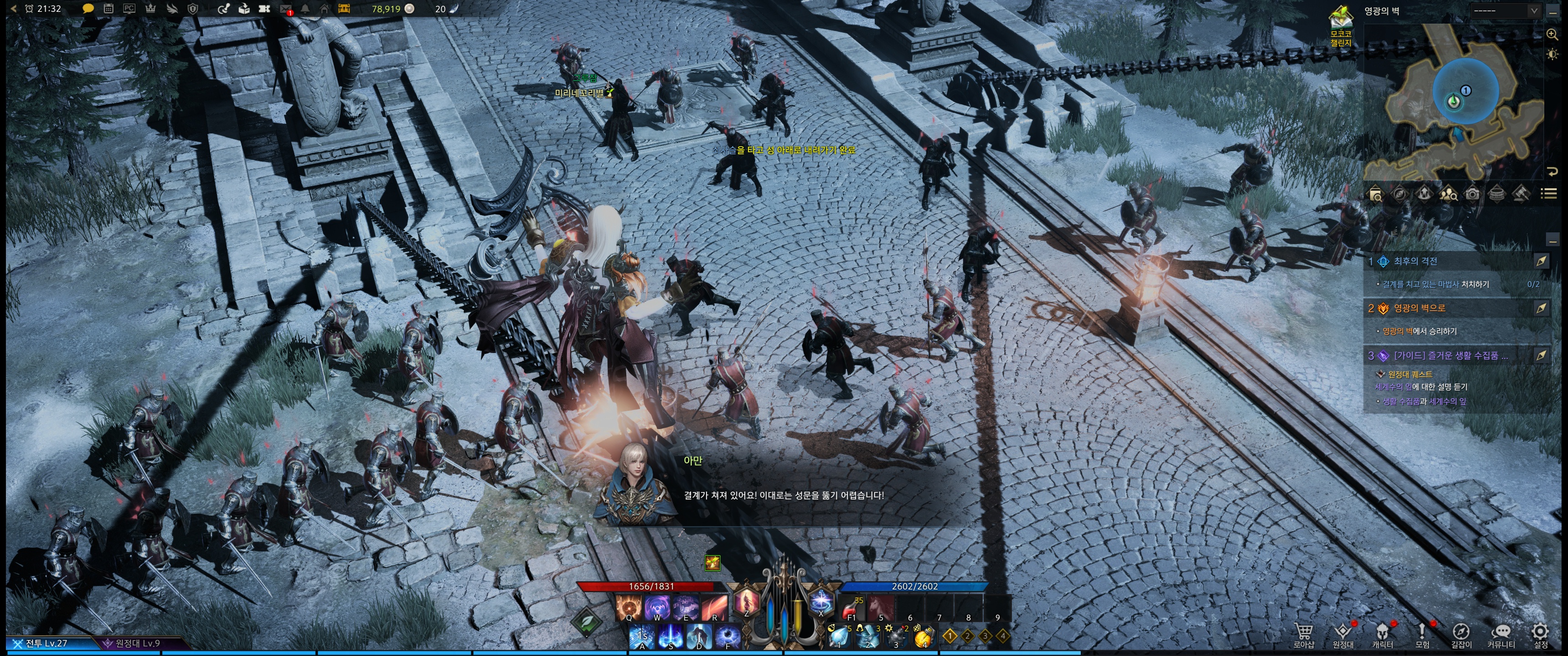Toggle minimap brightness sun icon
The width and height of the screenshot is (1568, 656).
(x=1552, y=54)
